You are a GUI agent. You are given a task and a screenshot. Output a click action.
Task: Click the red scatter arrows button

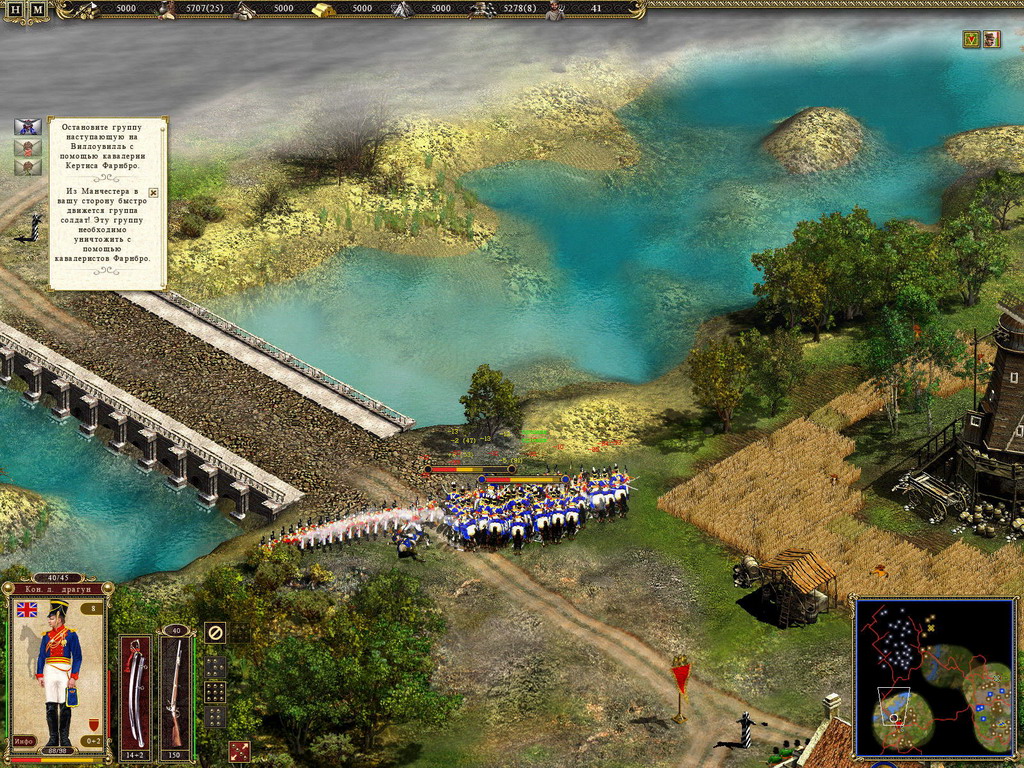pos(239,751)
